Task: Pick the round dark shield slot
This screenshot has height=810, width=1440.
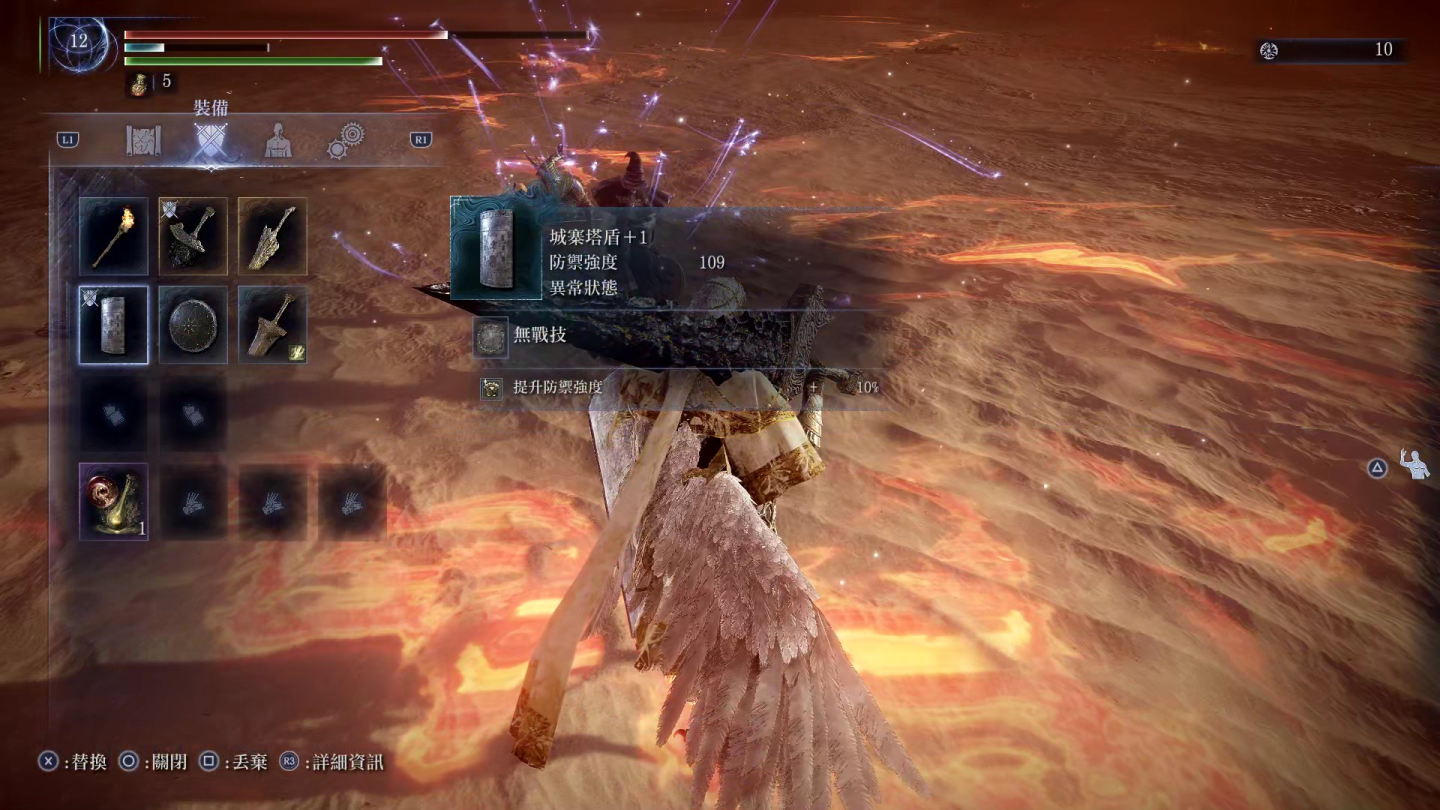Action: click(x=193, y=325)
